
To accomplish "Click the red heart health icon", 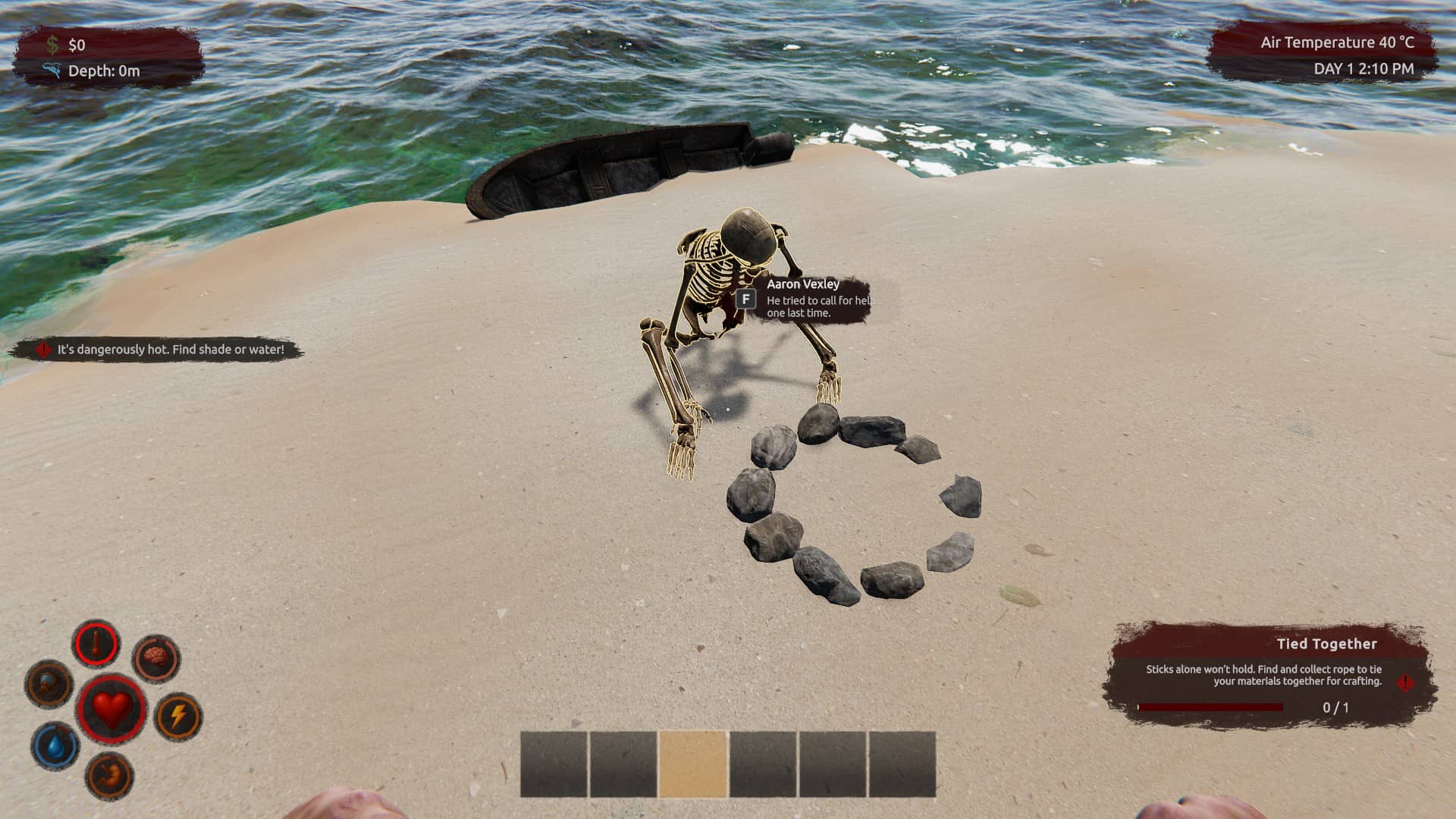I will click(x=111, y=710).
